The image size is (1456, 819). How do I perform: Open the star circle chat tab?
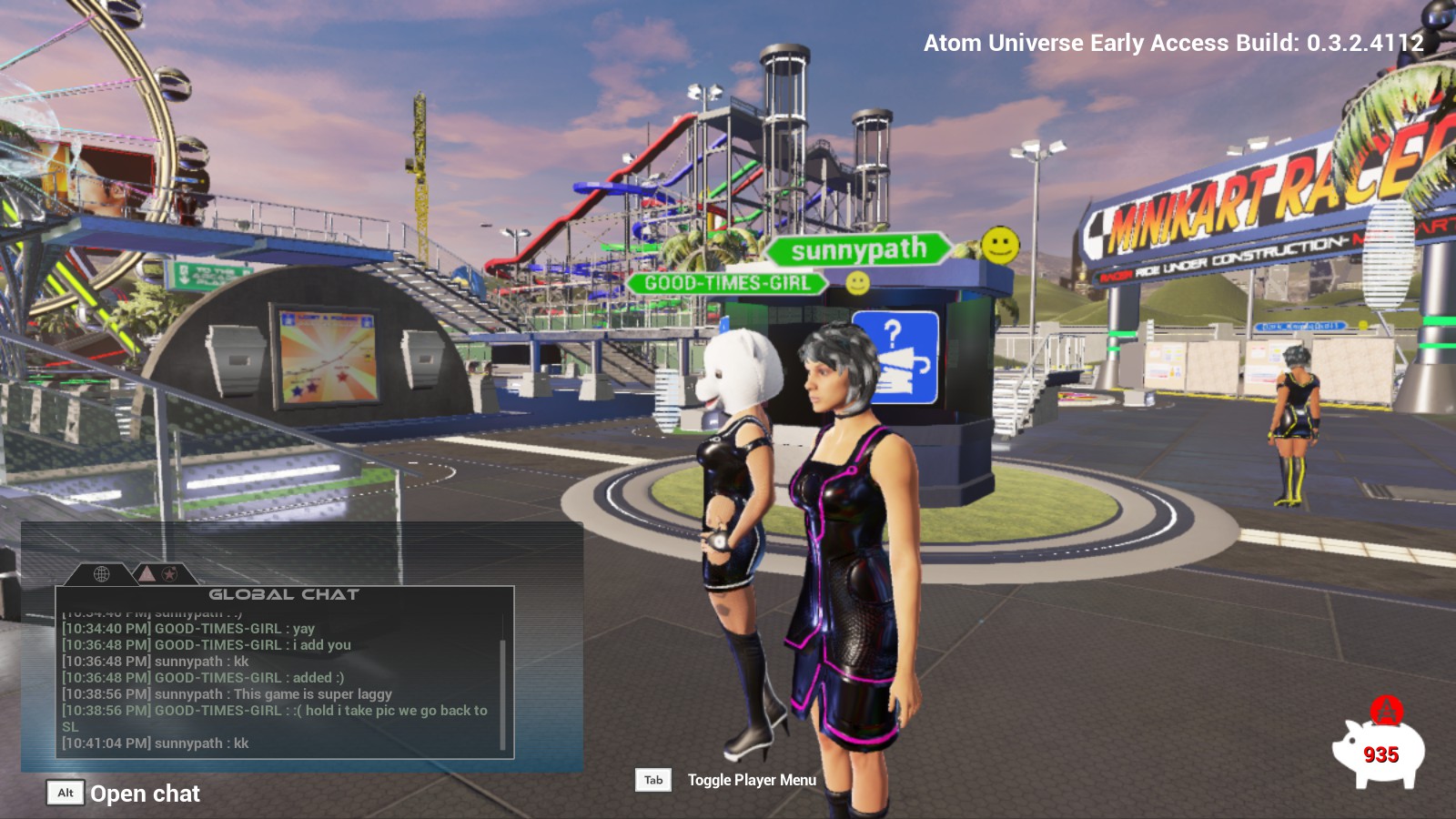click(170, 574)
